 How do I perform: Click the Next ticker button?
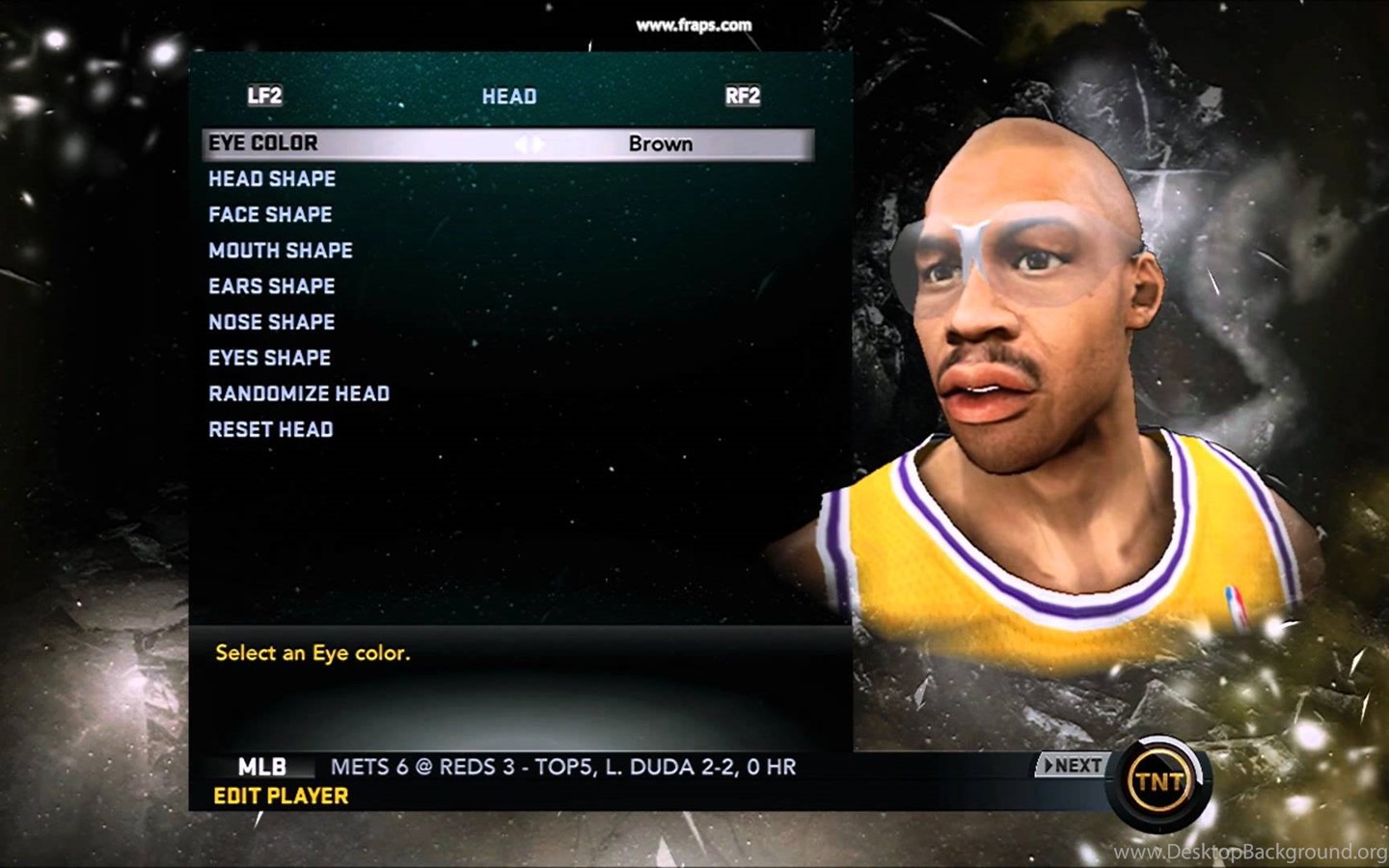click(x=1072, y=766)
